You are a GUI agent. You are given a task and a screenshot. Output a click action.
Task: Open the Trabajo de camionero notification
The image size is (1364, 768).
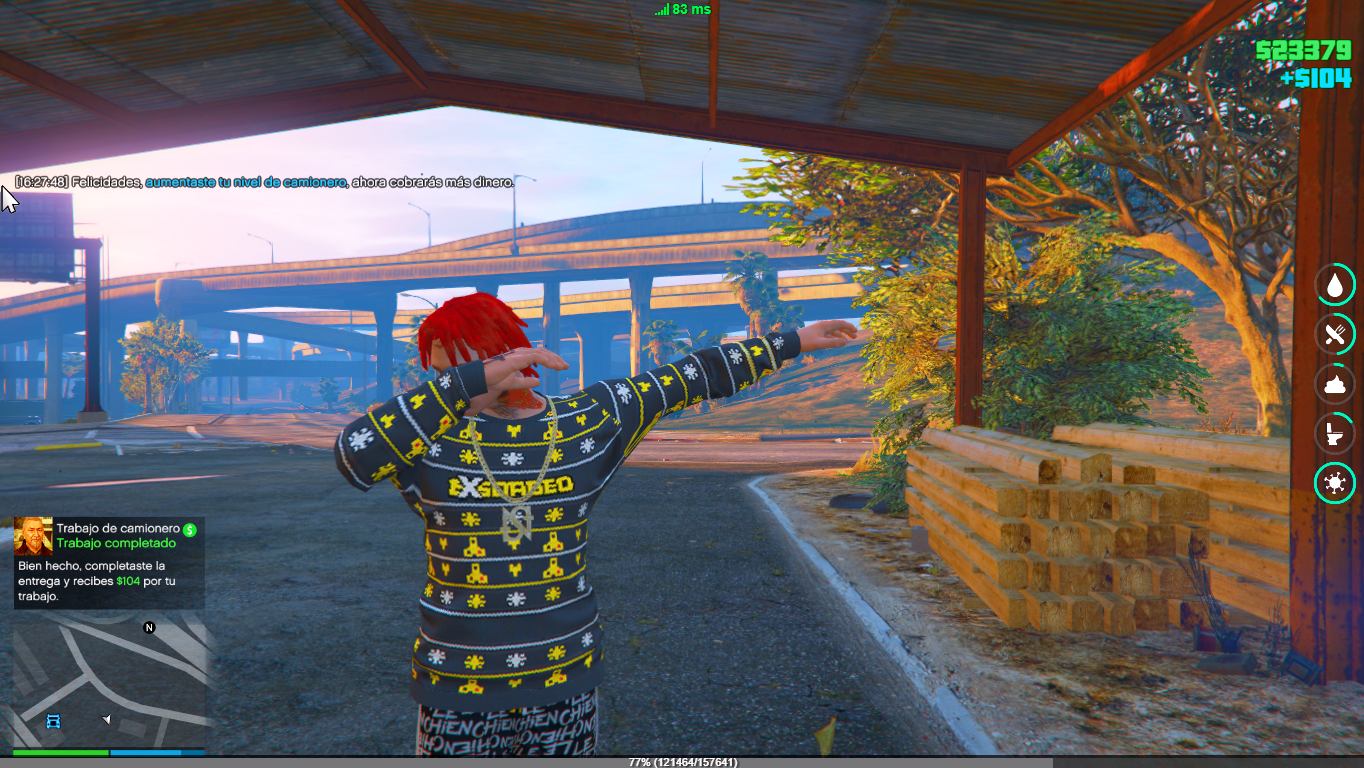coord(109,563)
